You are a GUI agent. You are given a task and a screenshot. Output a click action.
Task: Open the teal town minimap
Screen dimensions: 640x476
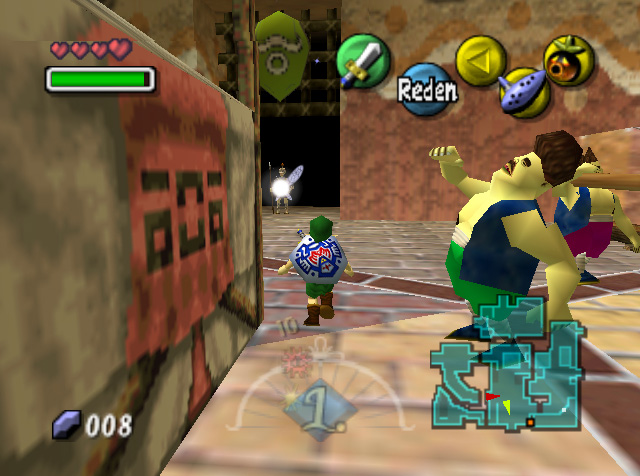pos(506,364)
